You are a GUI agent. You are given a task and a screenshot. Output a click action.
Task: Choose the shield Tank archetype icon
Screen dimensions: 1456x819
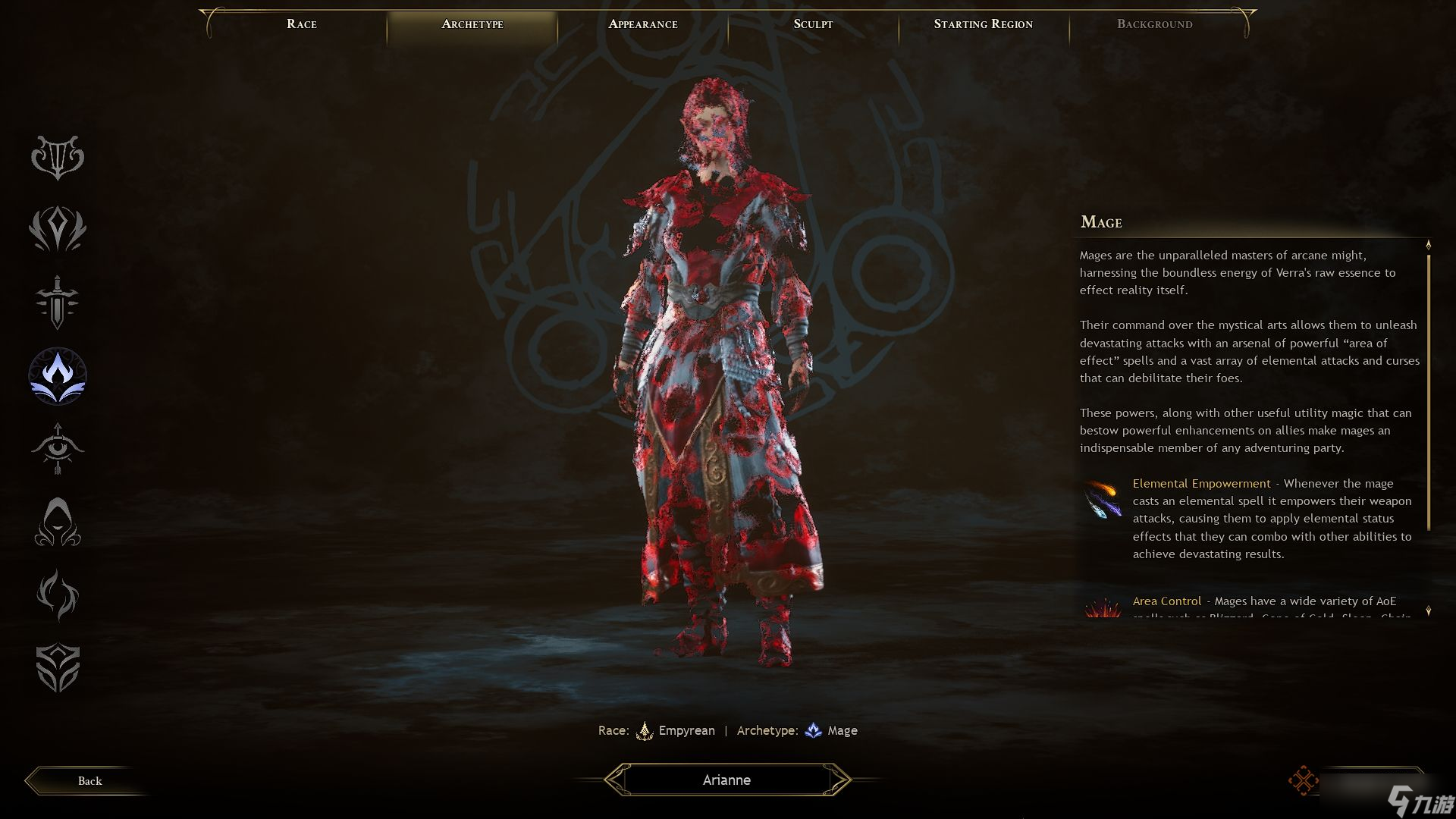point(58,667)
